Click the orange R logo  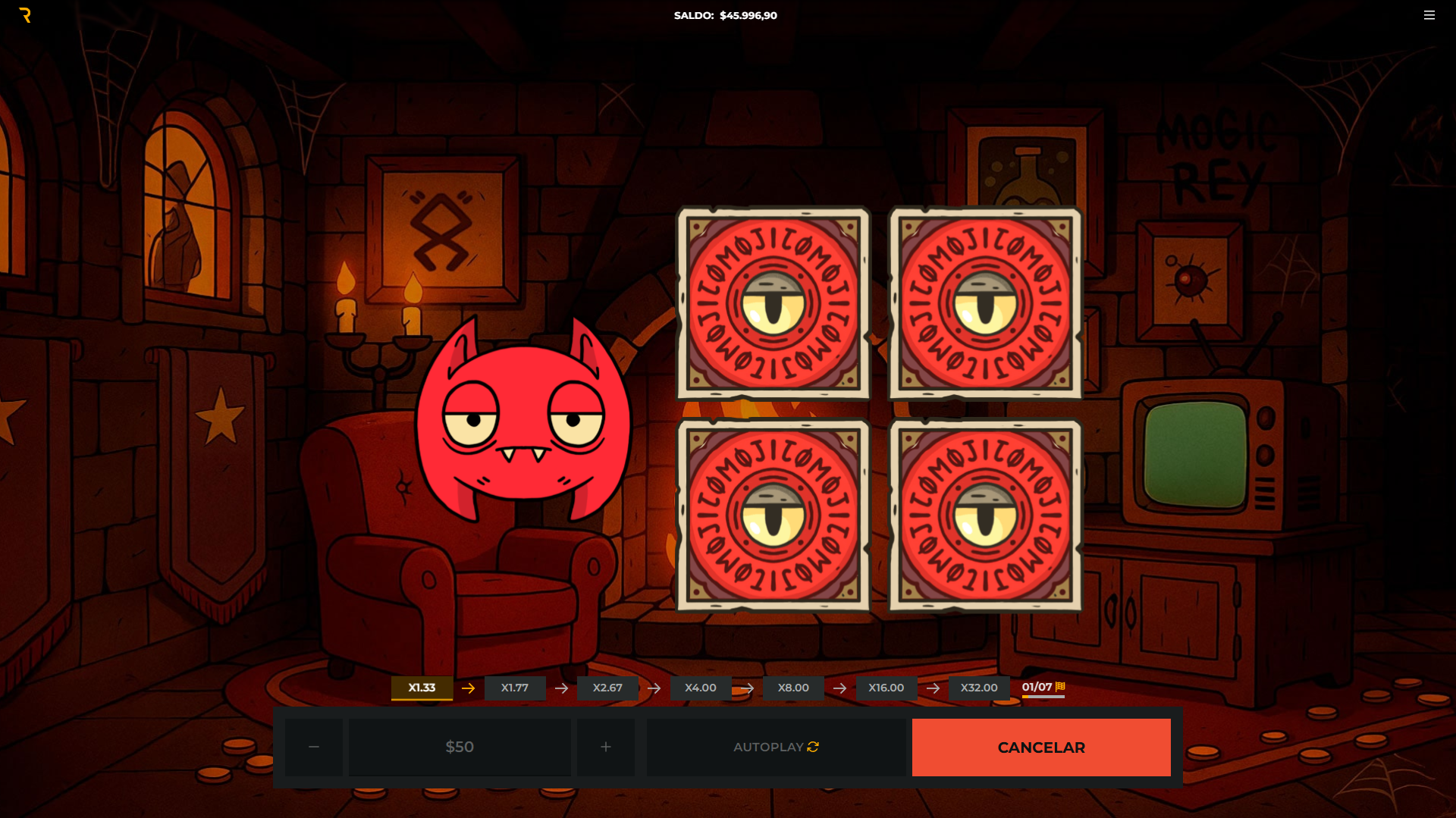tap(25, 15)
